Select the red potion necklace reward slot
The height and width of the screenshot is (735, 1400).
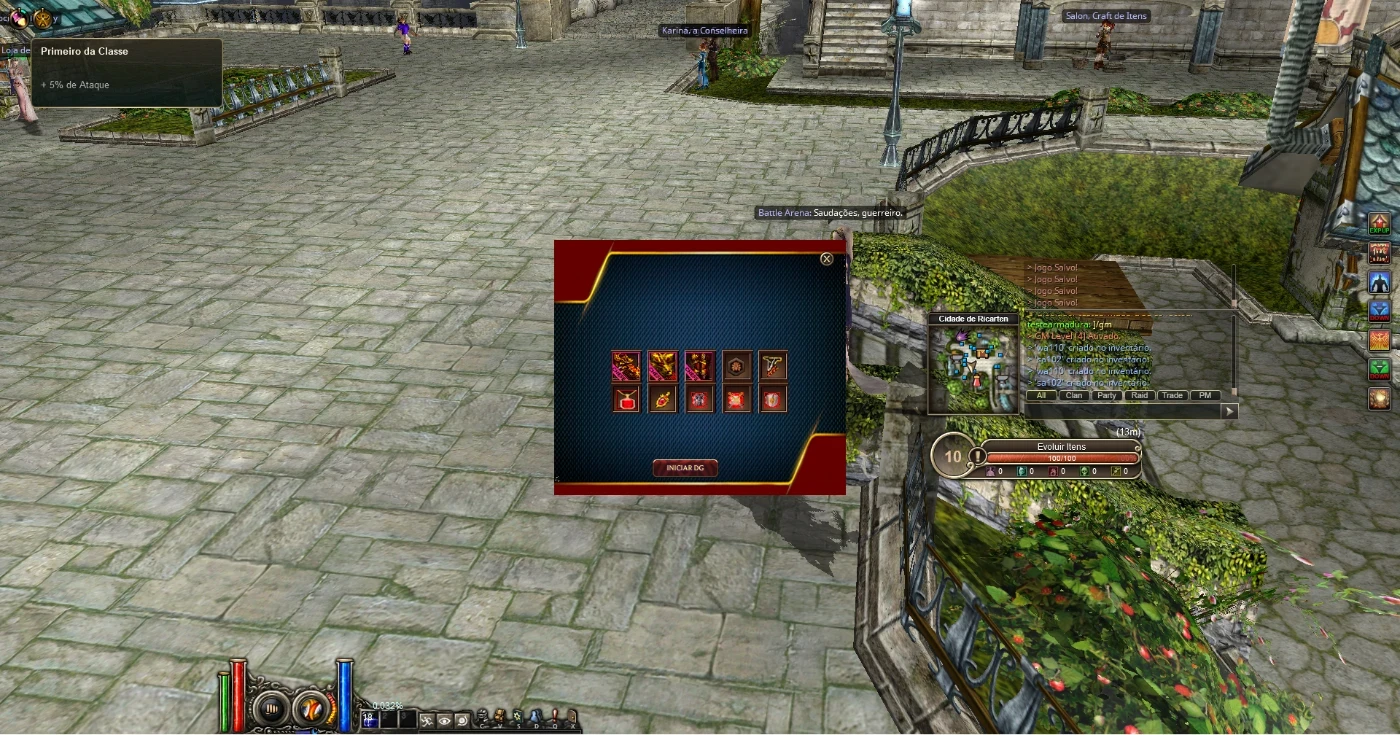tap(626, 400)
